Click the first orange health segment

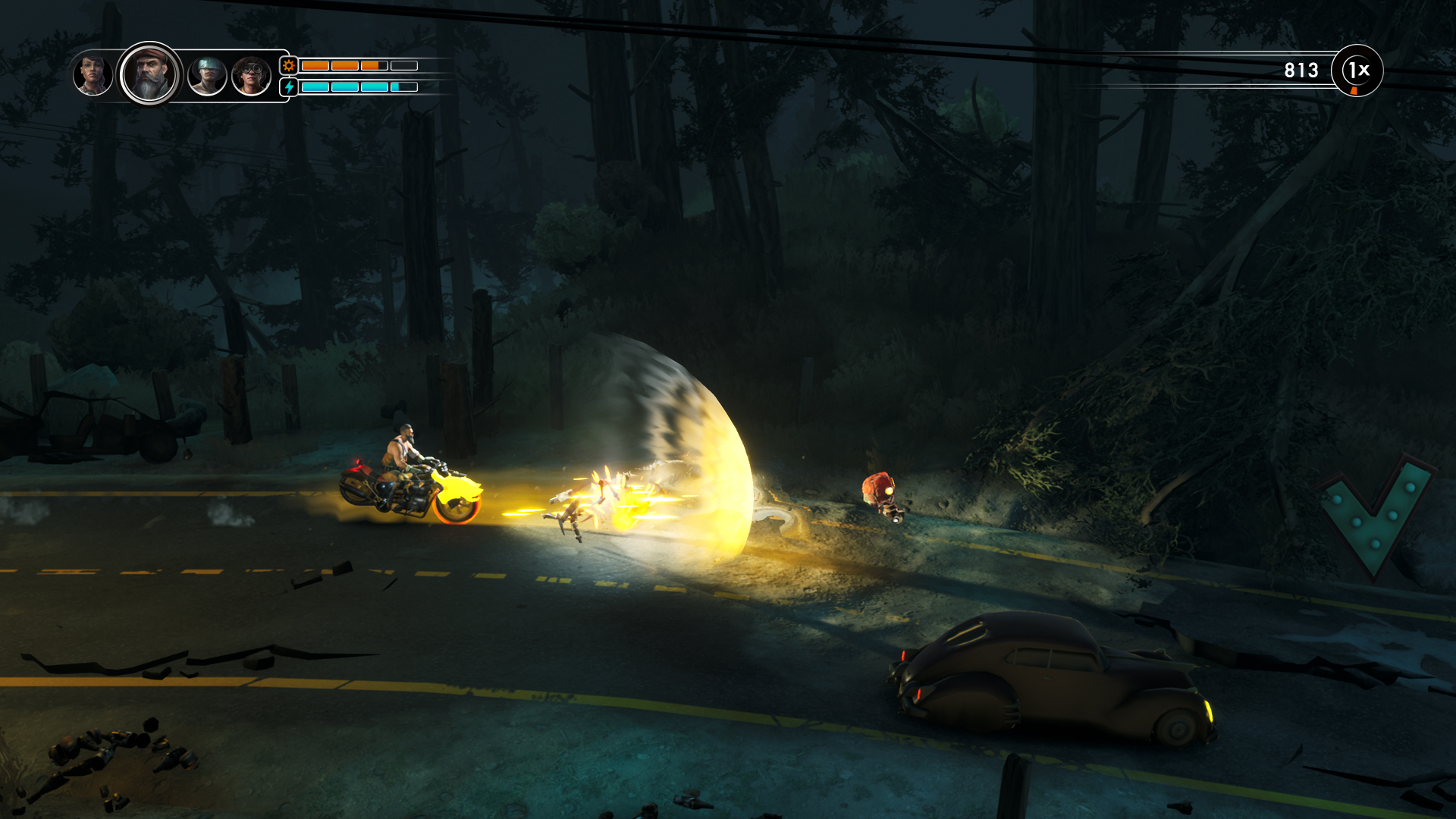[x=314, y=66]
